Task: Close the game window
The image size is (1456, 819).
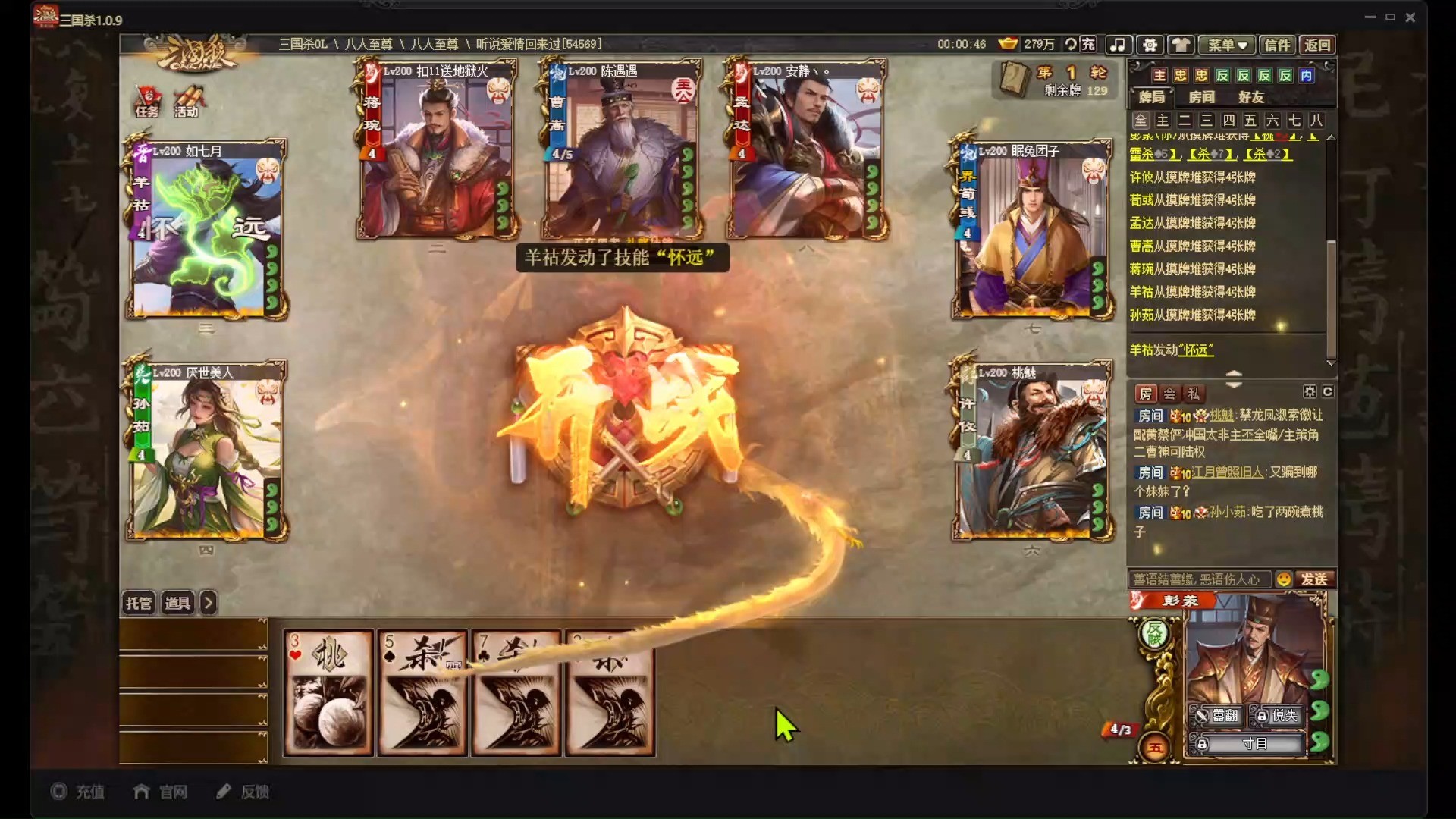Action: pos(1410,17)
